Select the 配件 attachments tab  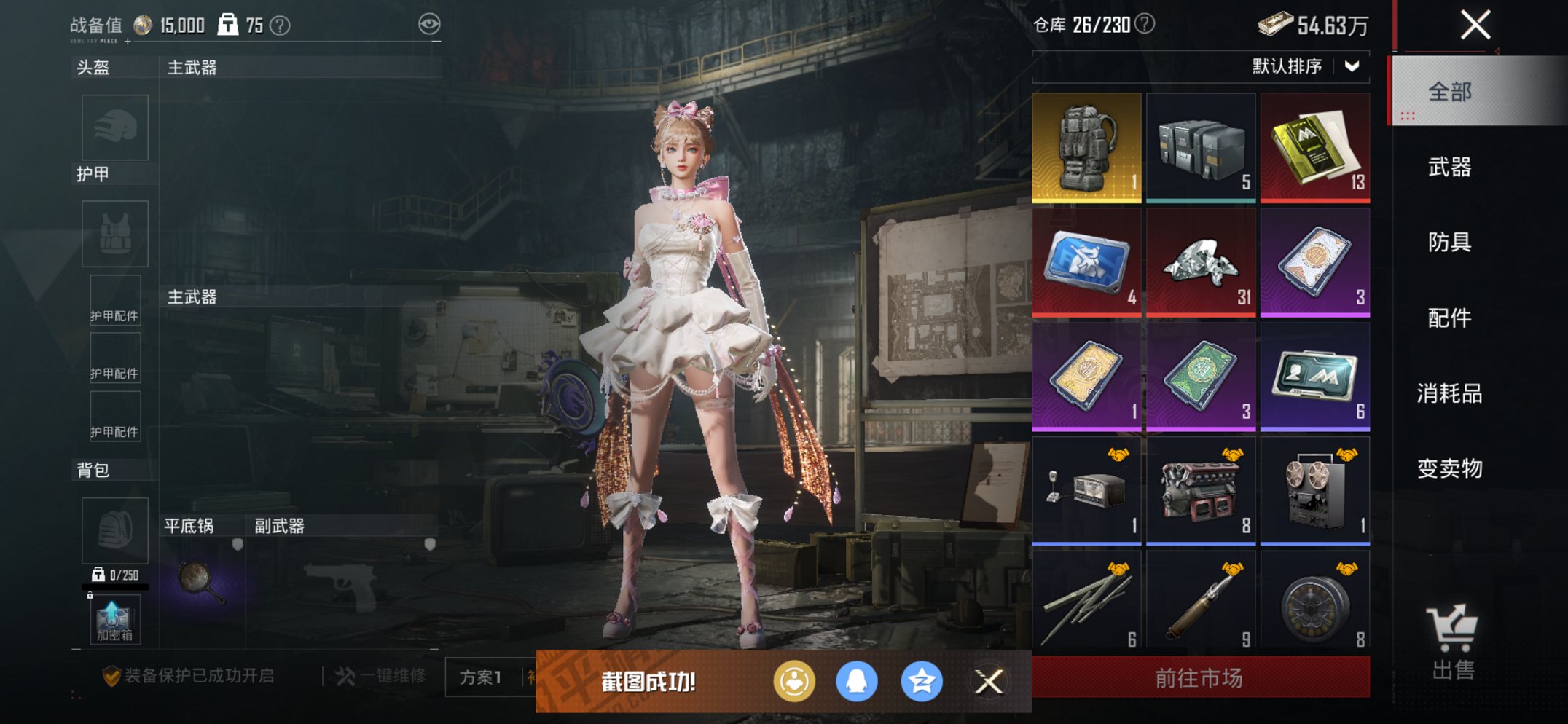pyautogui.click(x=1449, y=318)
